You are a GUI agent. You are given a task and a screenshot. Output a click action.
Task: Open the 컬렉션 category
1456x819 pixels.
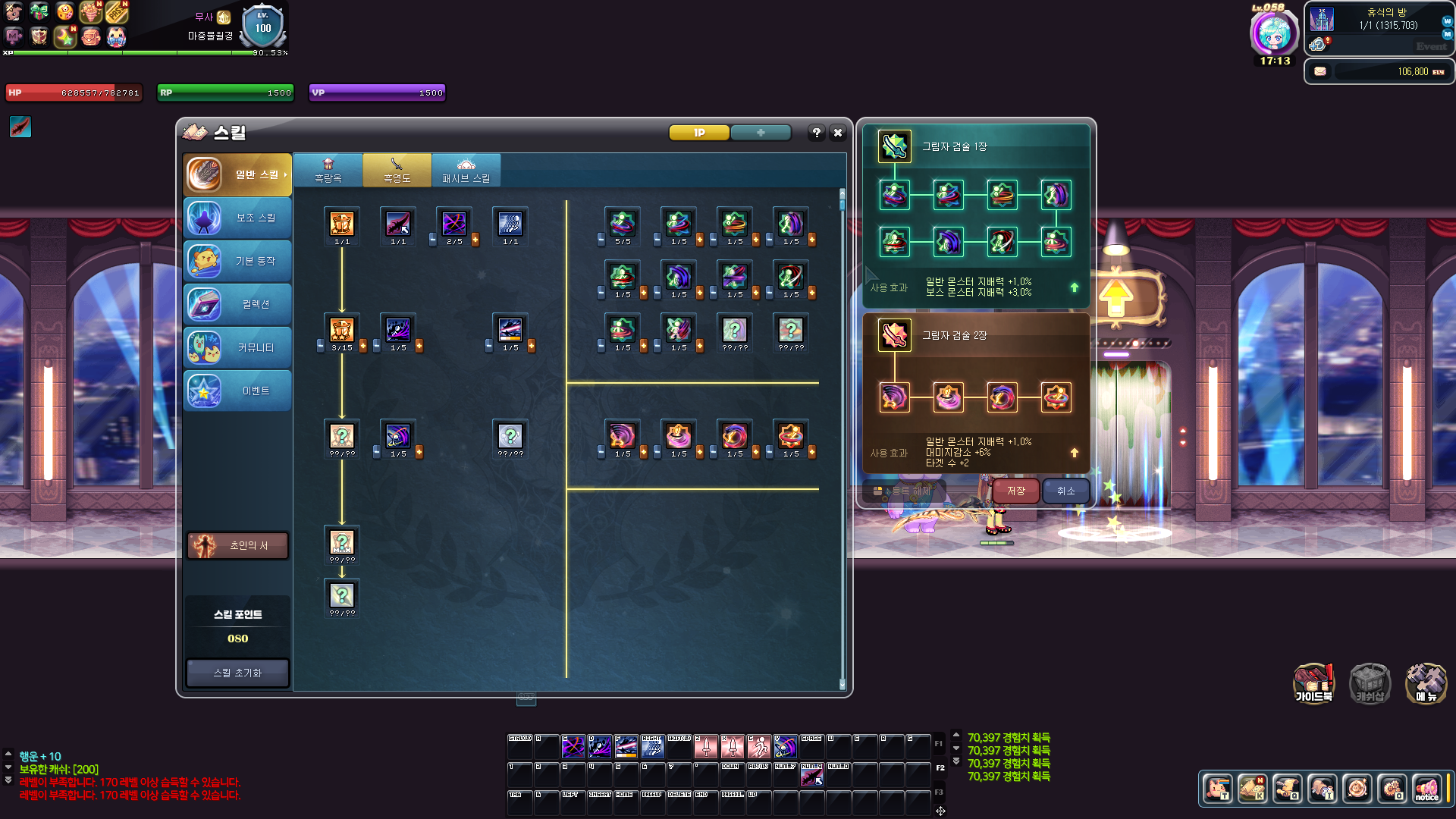click(237, 305)
